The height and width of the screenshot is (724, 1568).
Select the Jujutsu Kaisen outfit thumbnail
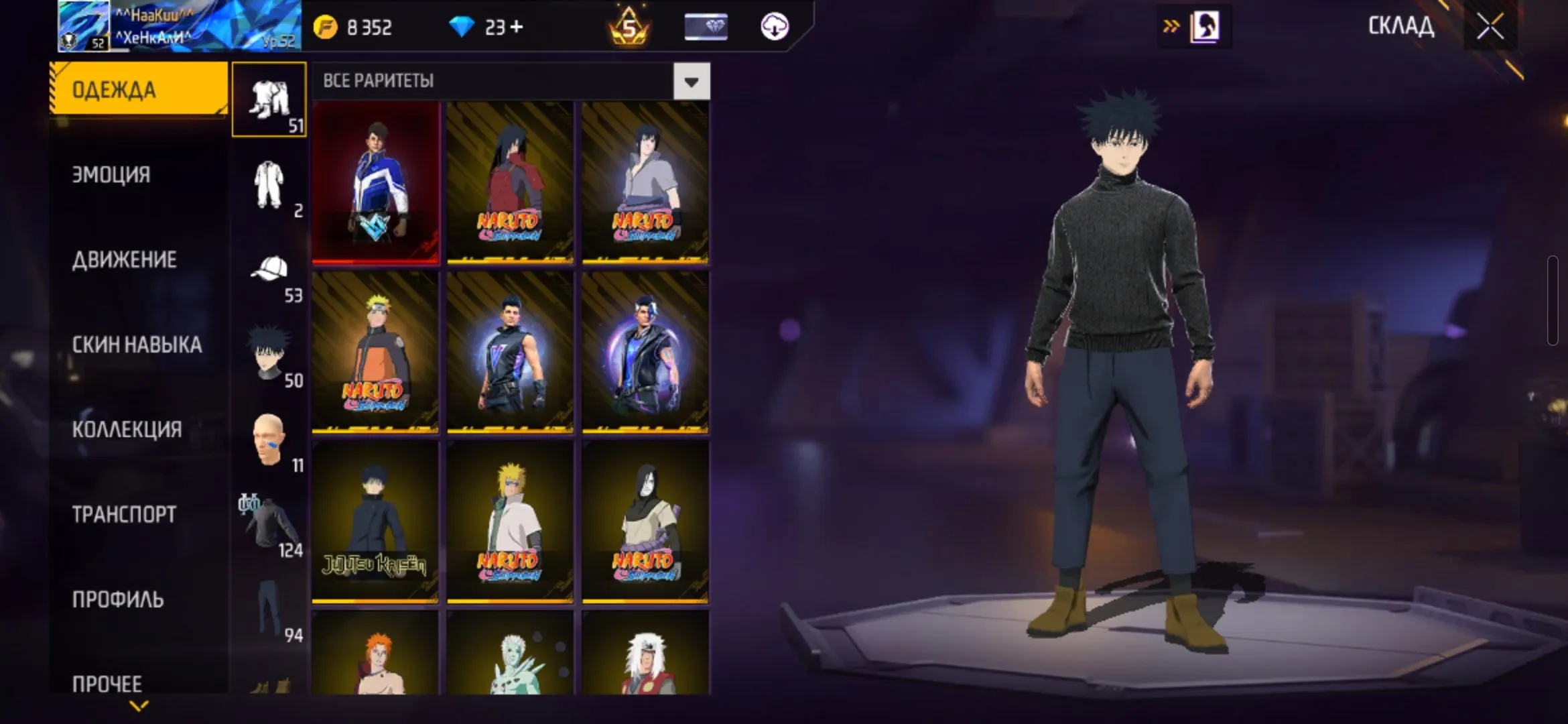pyautogui.click(x=375, y=520)
